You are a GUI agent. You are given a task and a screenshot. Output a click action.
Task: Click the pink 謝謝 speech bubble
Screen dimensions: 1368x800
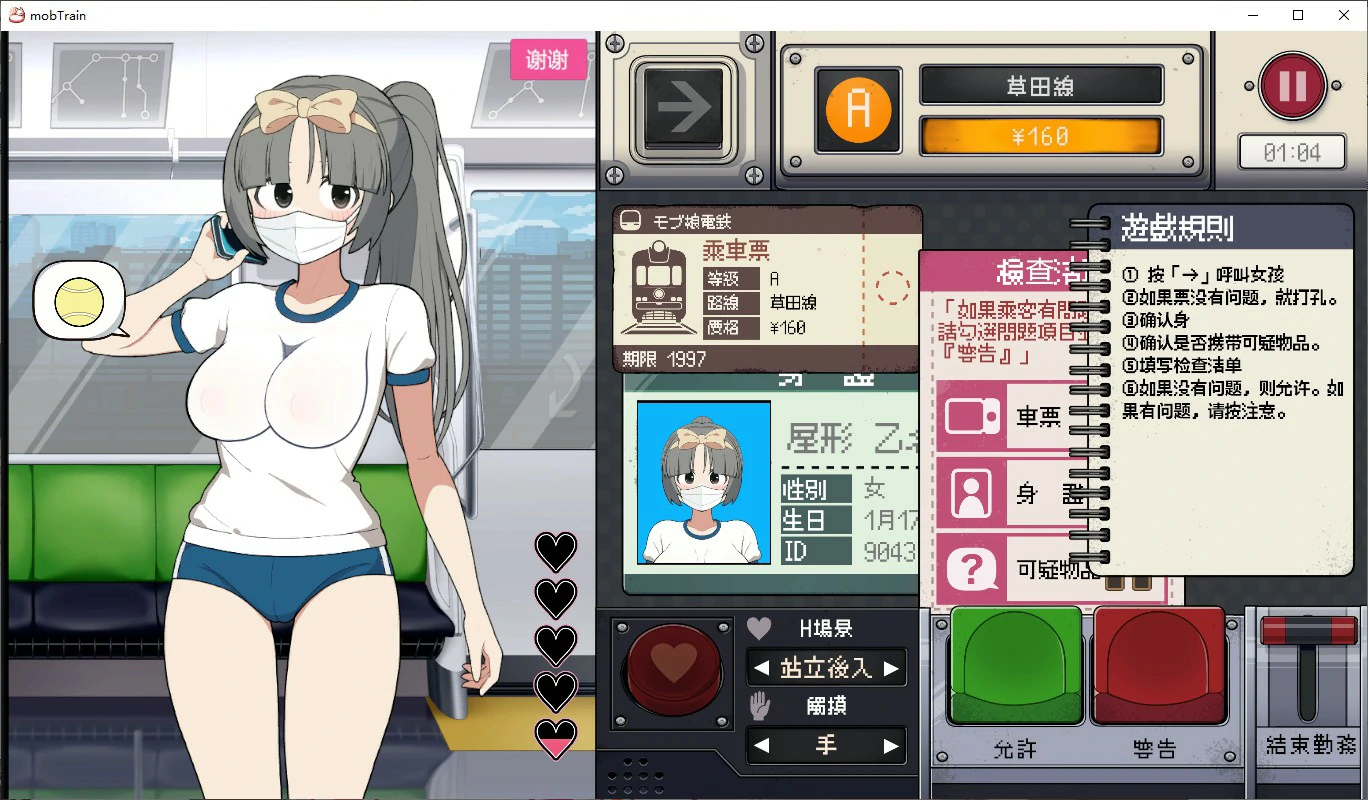click(x=548, y=59)
